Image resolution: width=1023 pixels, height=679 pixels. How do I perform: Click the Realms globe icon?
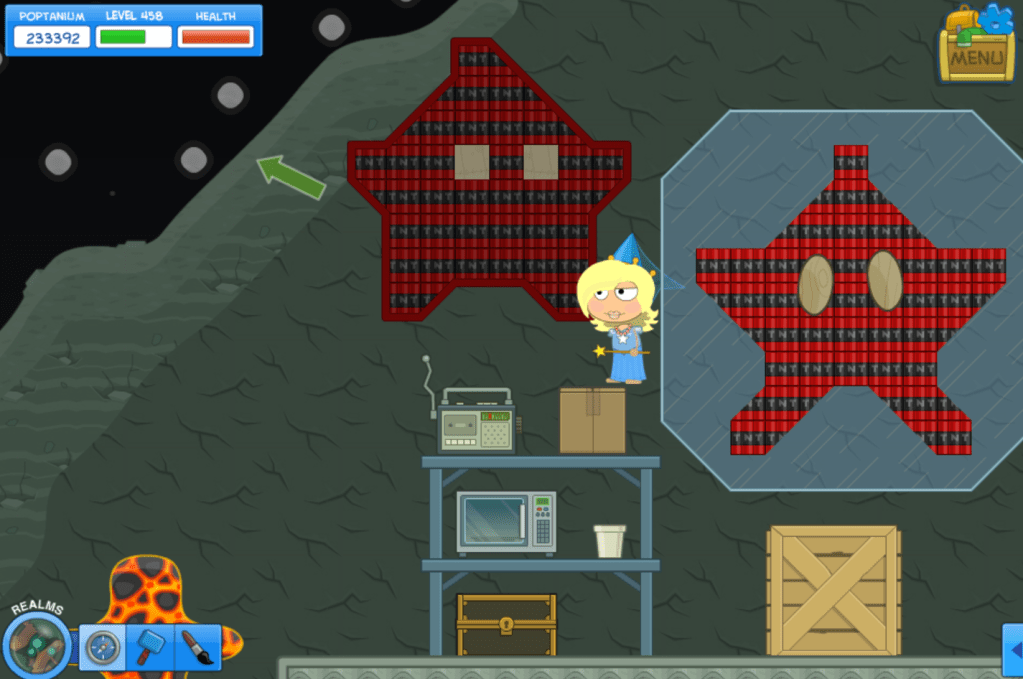point(38,643)
